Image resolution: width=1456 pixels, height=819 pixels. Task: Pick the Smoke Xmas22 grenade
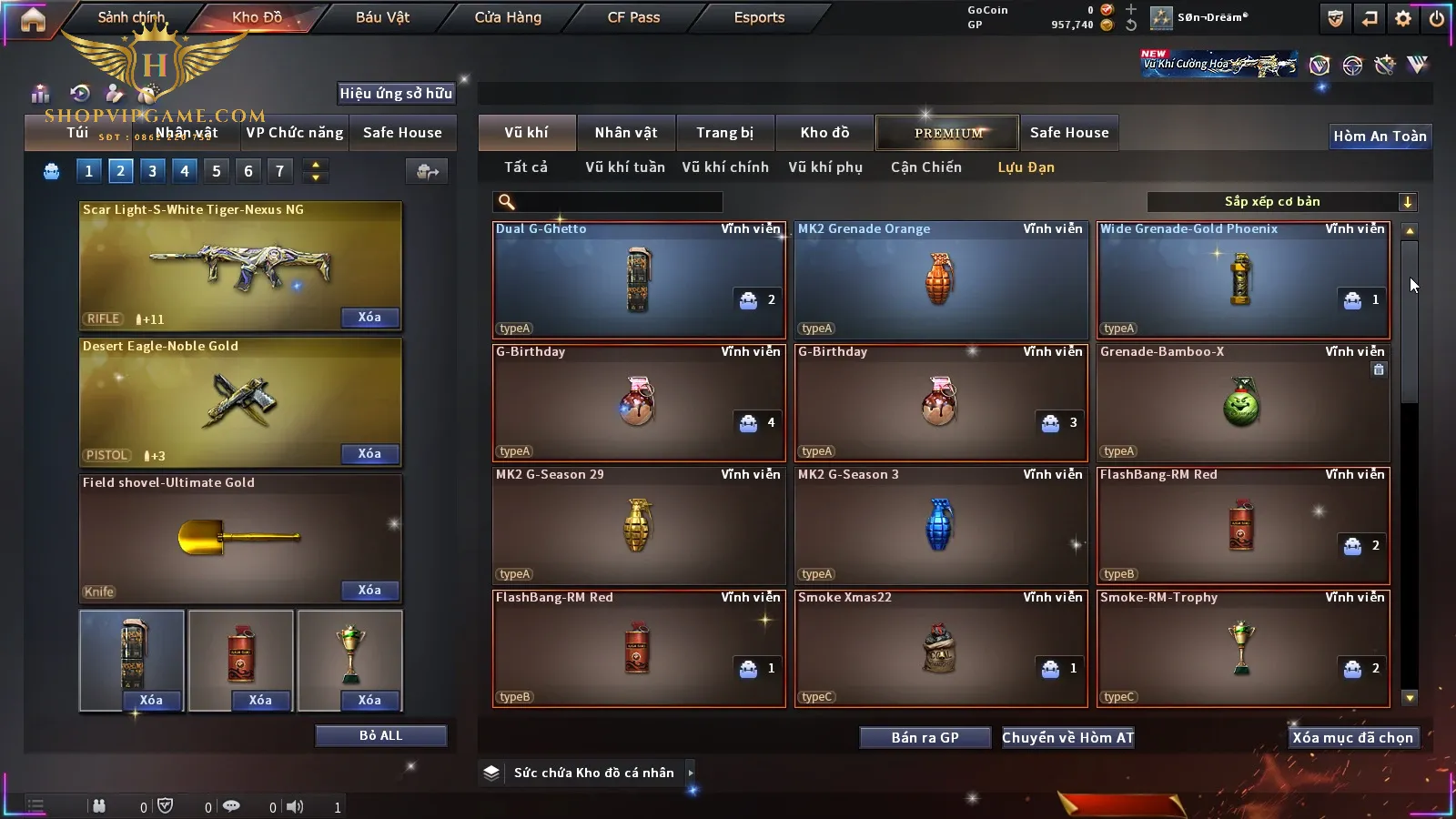pyautogui.click(x=940, y=649)
